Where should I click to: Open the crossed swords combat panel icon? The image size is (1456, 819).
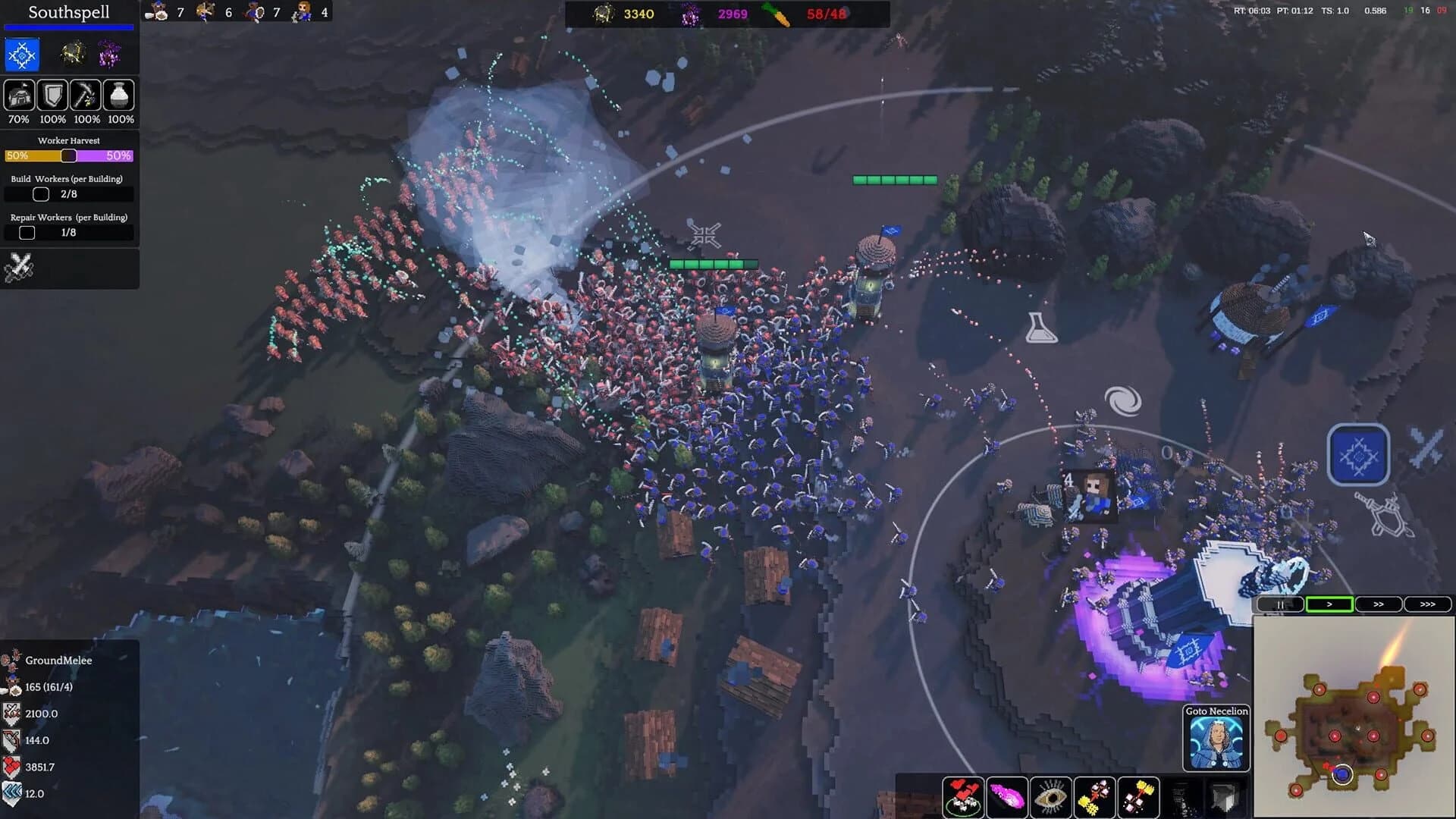tap(20, 267)
